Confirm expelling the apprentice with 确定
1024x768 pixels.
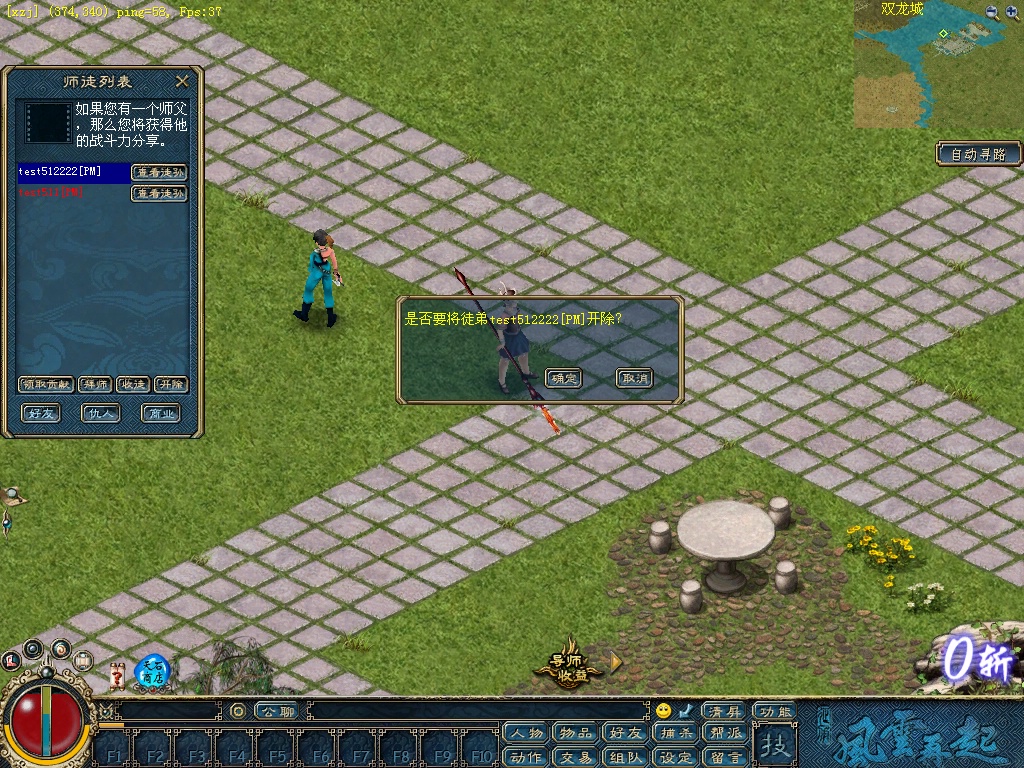(x=564, y=378)
